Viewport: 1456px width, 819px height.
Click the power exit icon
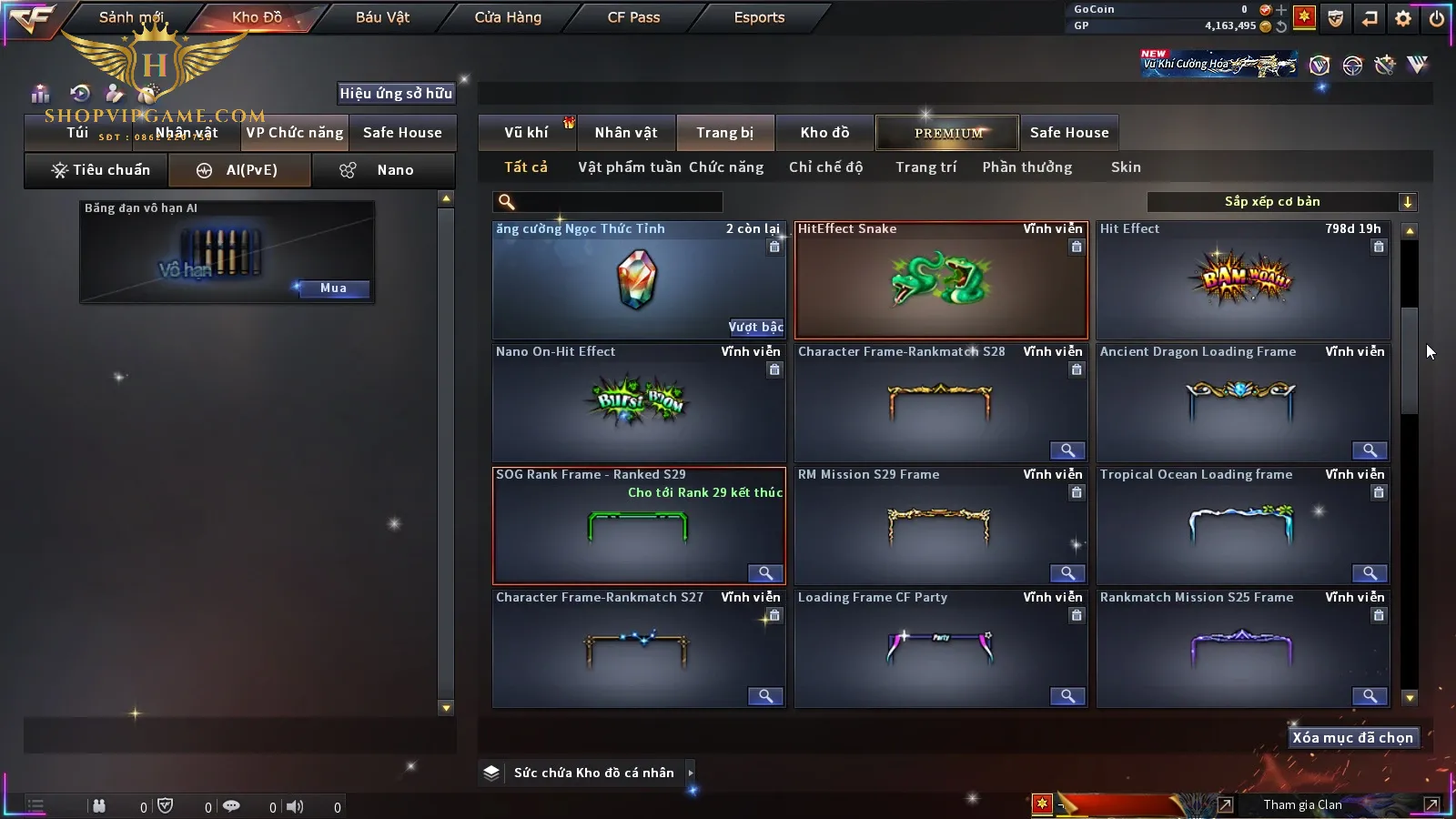[x=1437, y=18]
